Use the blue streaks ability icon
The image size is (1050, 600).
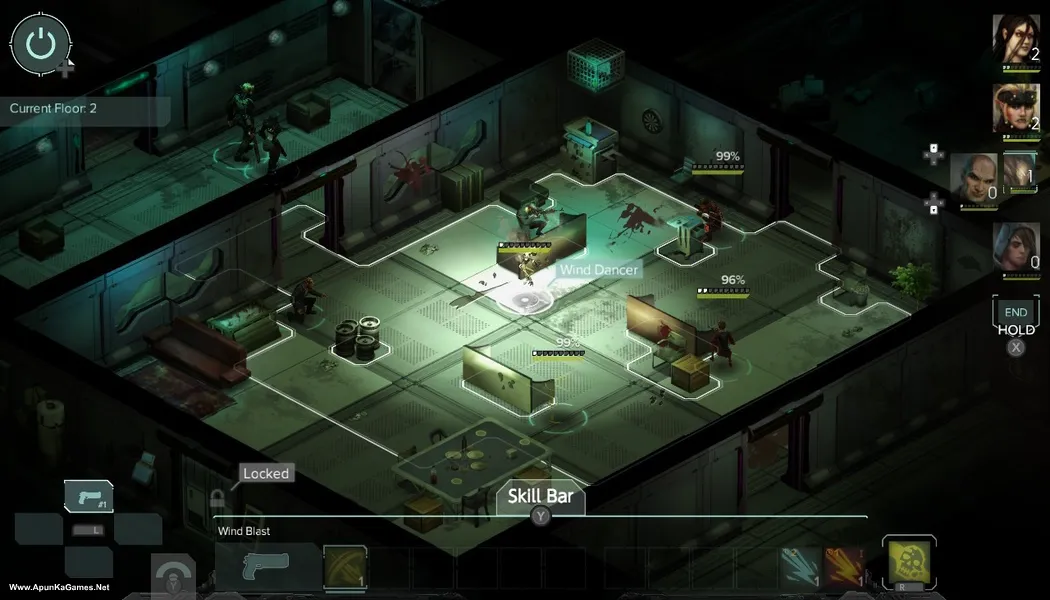[800, 567]
